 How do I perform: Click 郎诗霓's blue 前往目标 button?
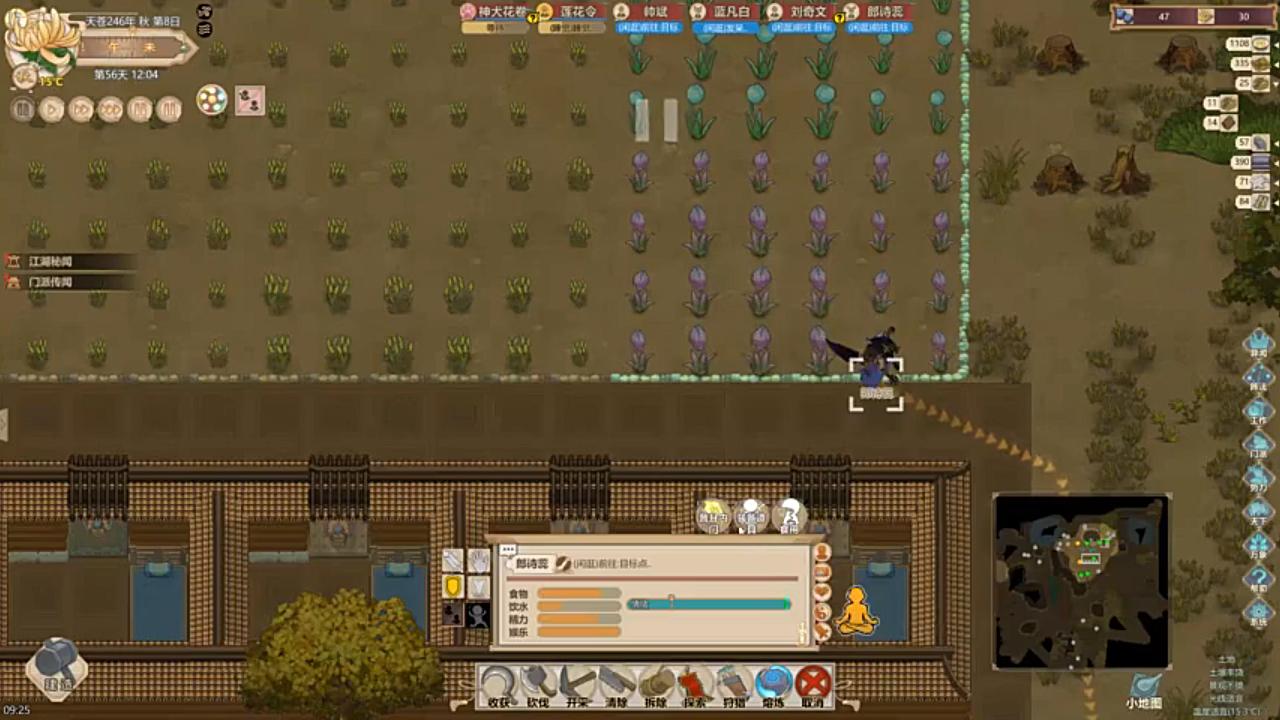[x=878, y=30]
